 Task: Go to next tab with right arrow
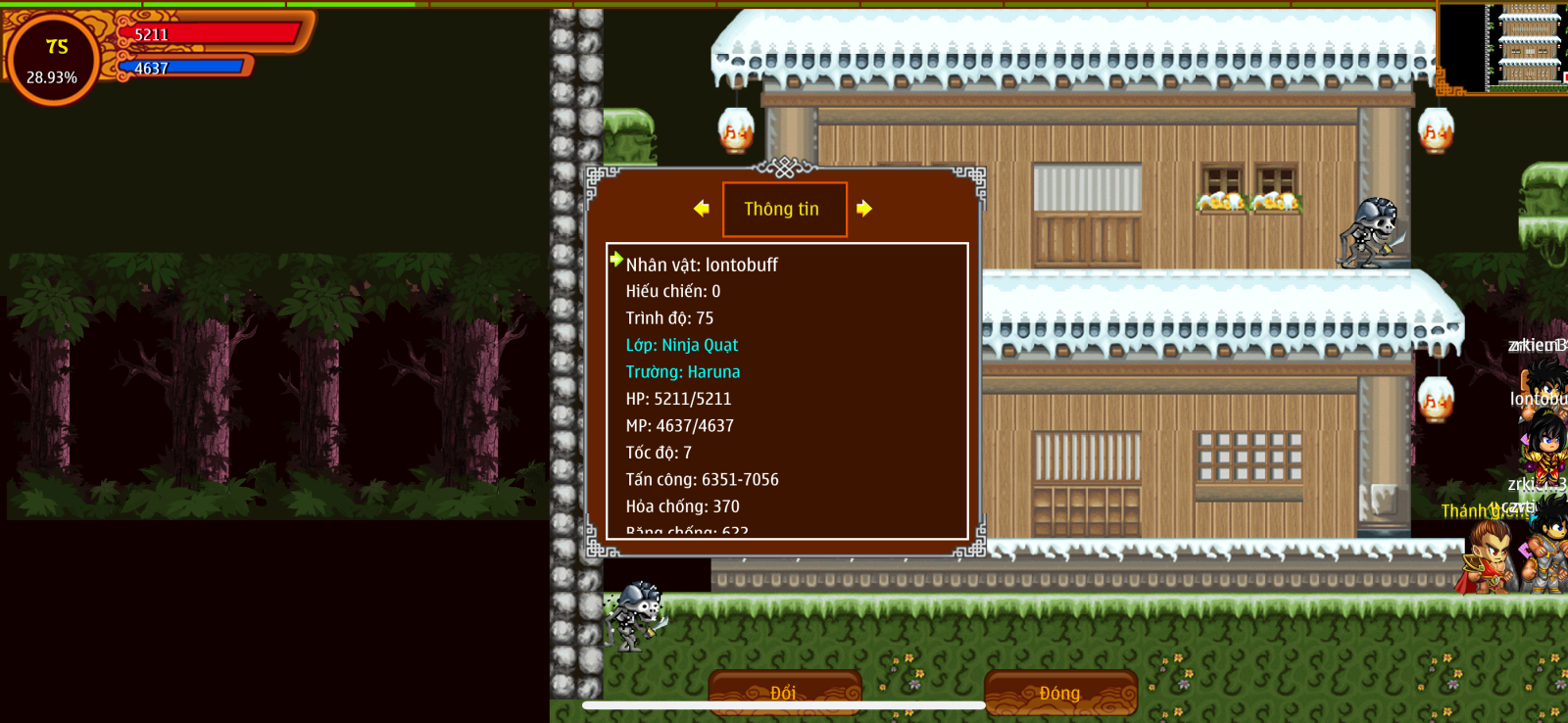(x=863, y=209)
